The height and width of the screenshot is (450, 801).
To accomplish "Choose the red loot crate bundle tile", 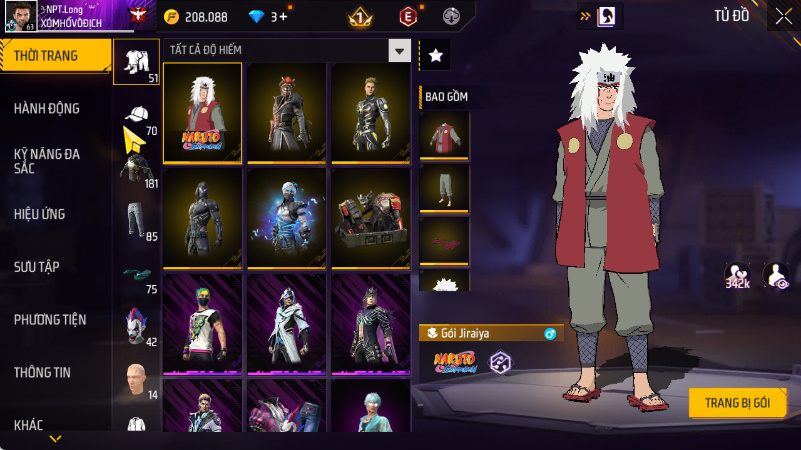I will [x=371, y=217].
